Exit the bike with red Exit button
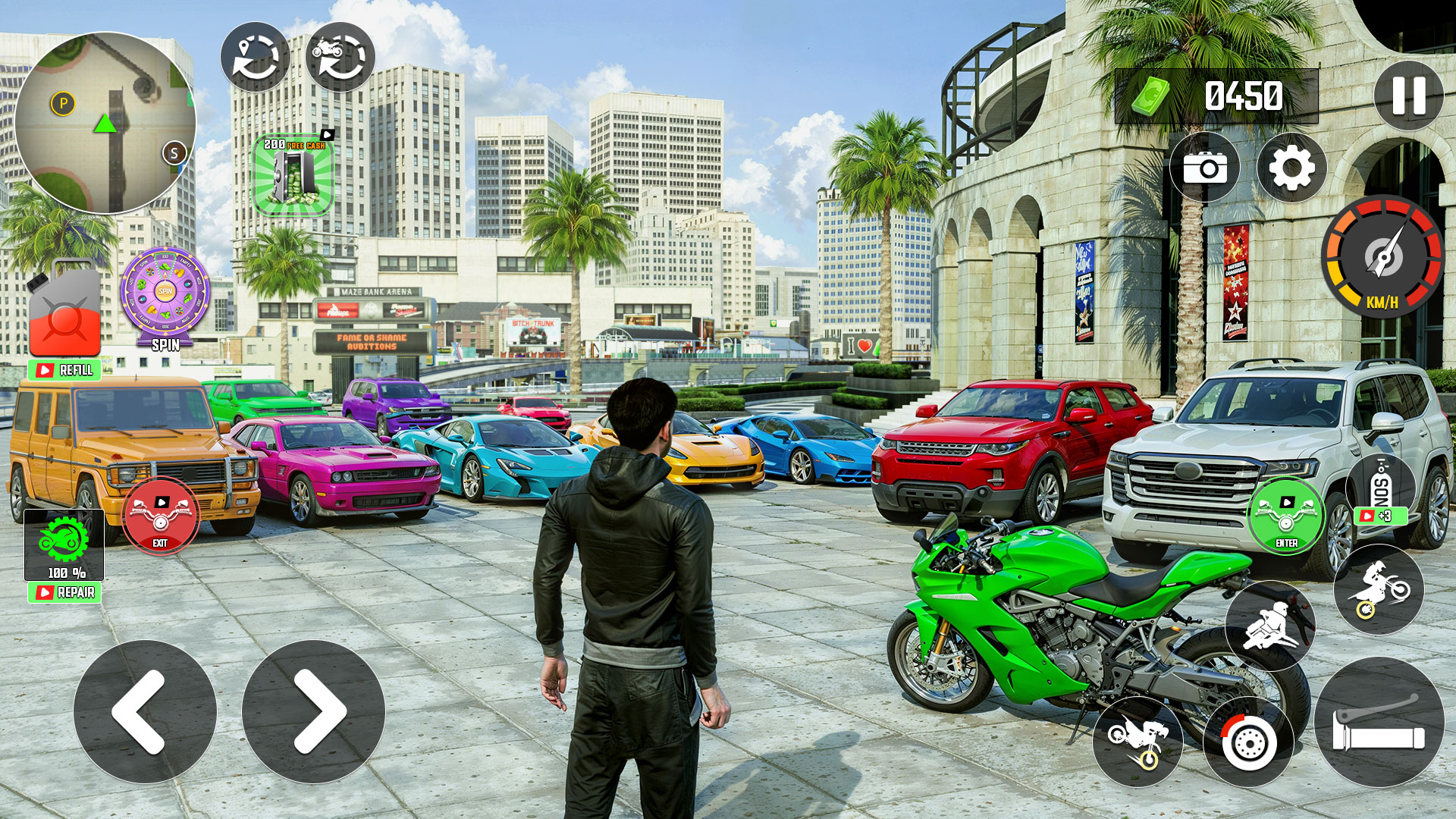The width and height of the screenshot is (1456, 819). (x=160, y=516)
